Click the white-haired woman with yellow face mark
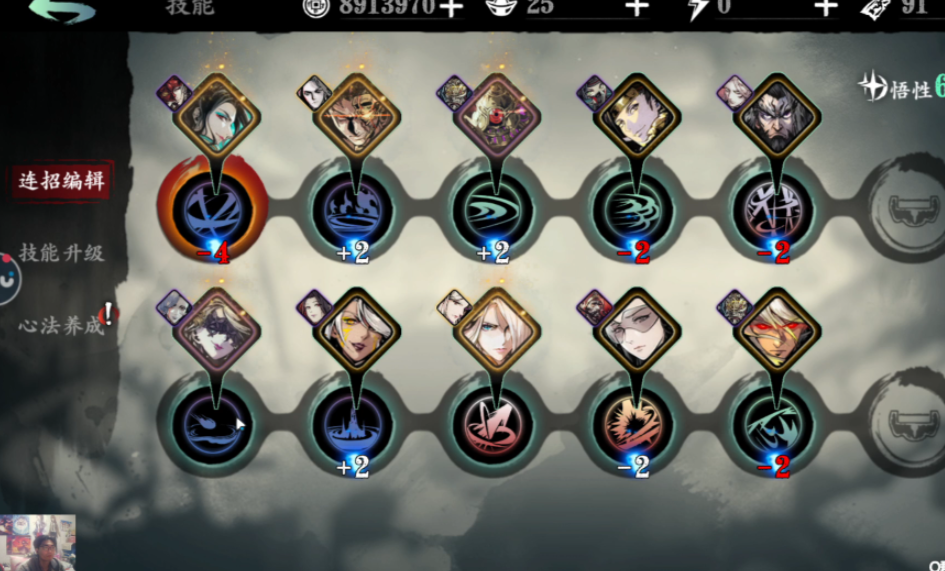This screenshot has height=571, width=945. 357,330
